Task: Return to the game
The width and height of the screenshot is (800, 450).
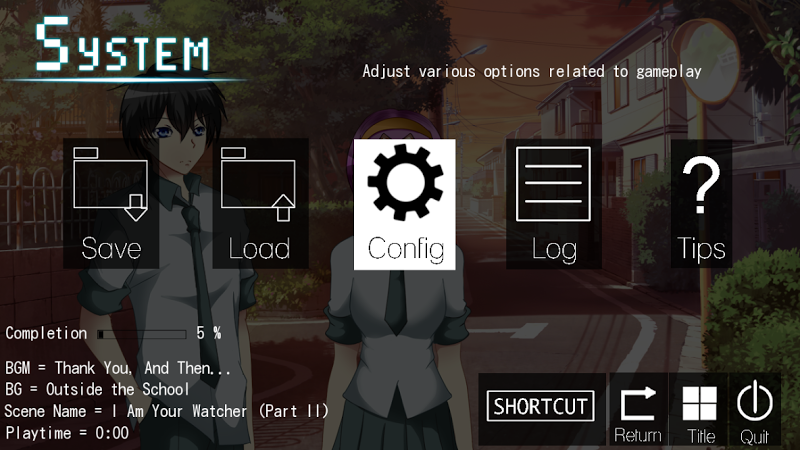Action: point(638,410)
